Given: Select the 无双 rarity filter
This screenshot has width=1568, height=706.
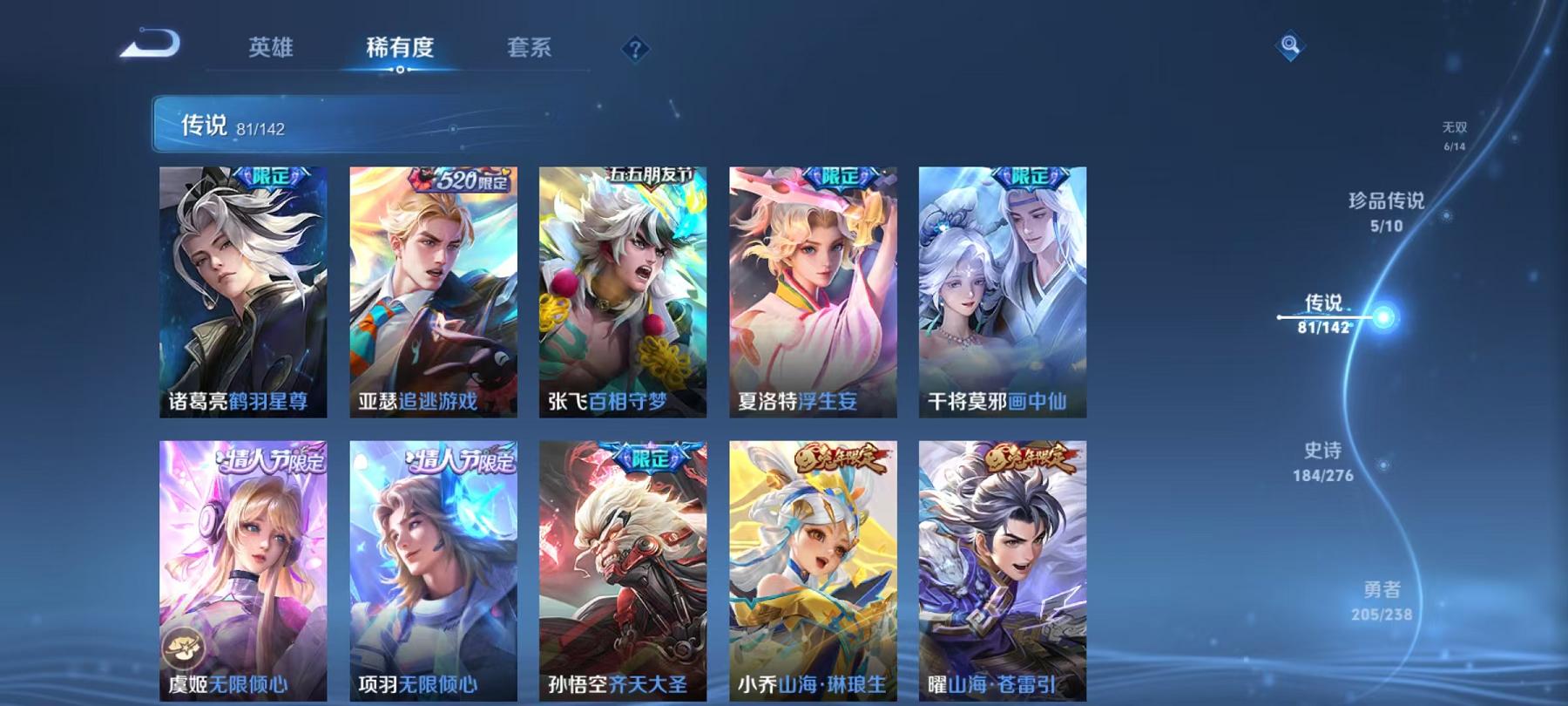Looking at the screenshot, I should coord(1455,133).
